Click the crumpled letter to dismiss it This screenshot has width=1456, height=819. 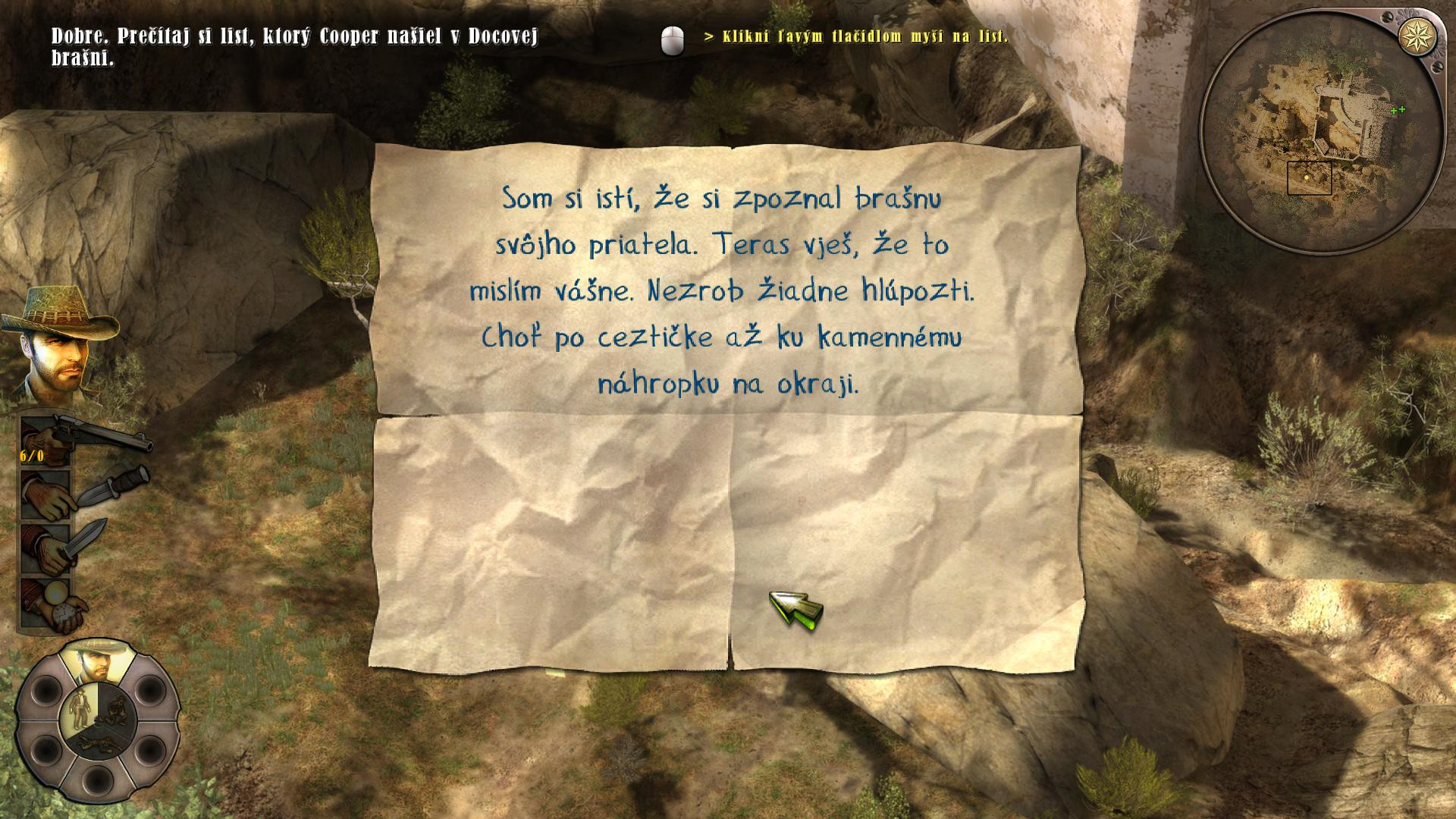(x=726, y=408)
